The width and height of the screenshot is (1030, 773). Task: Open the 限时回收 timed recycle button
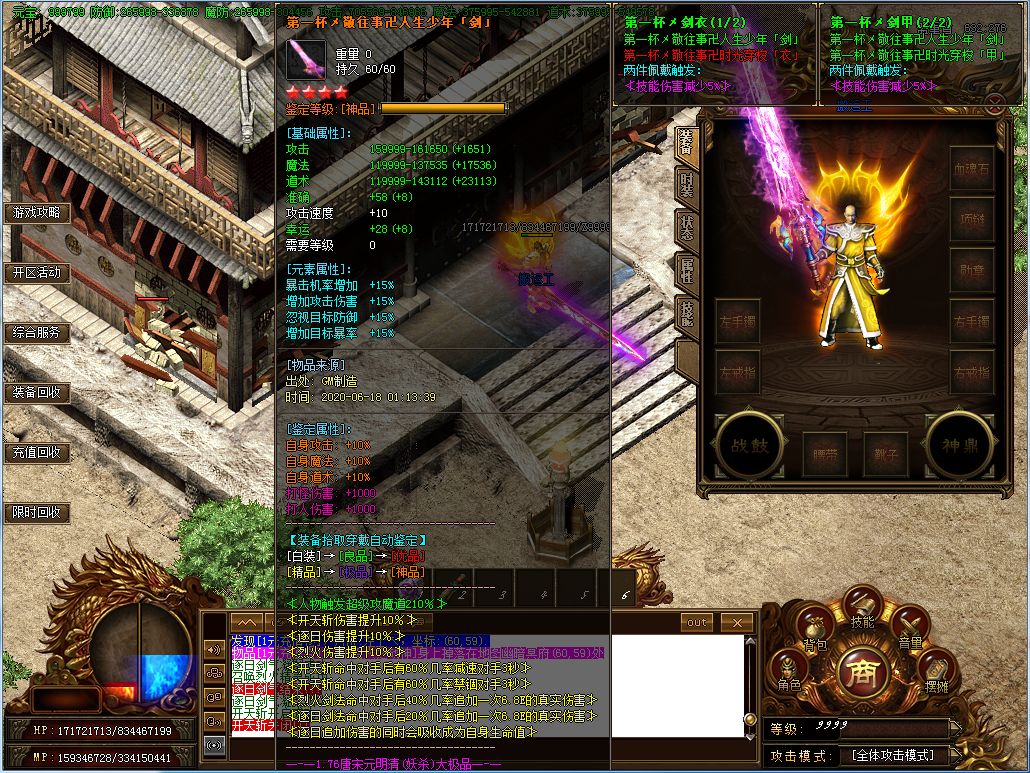[x=37, y=513]
